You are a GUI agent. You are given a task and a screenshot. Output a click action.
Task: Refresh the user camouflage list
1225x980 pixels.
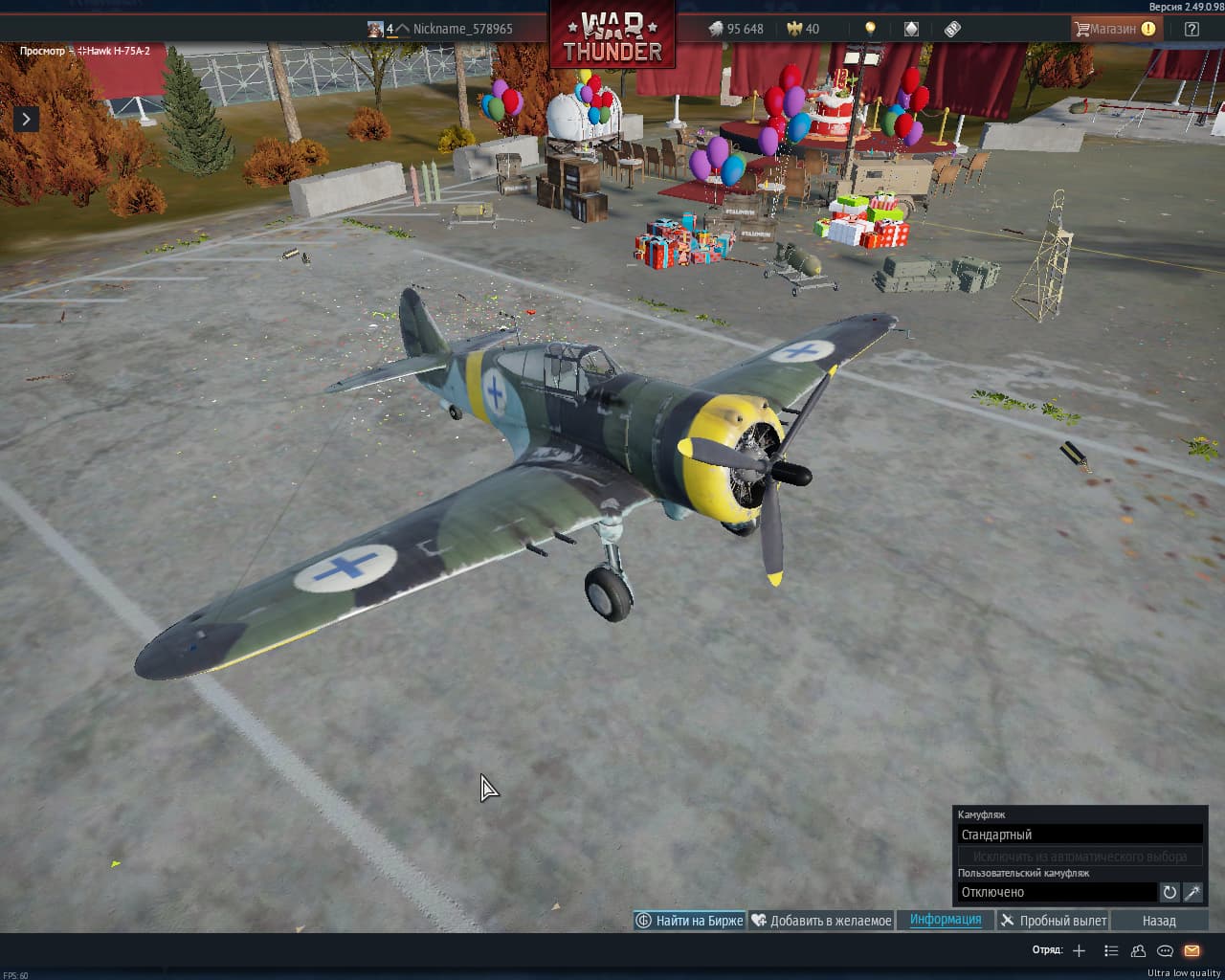1169,892
